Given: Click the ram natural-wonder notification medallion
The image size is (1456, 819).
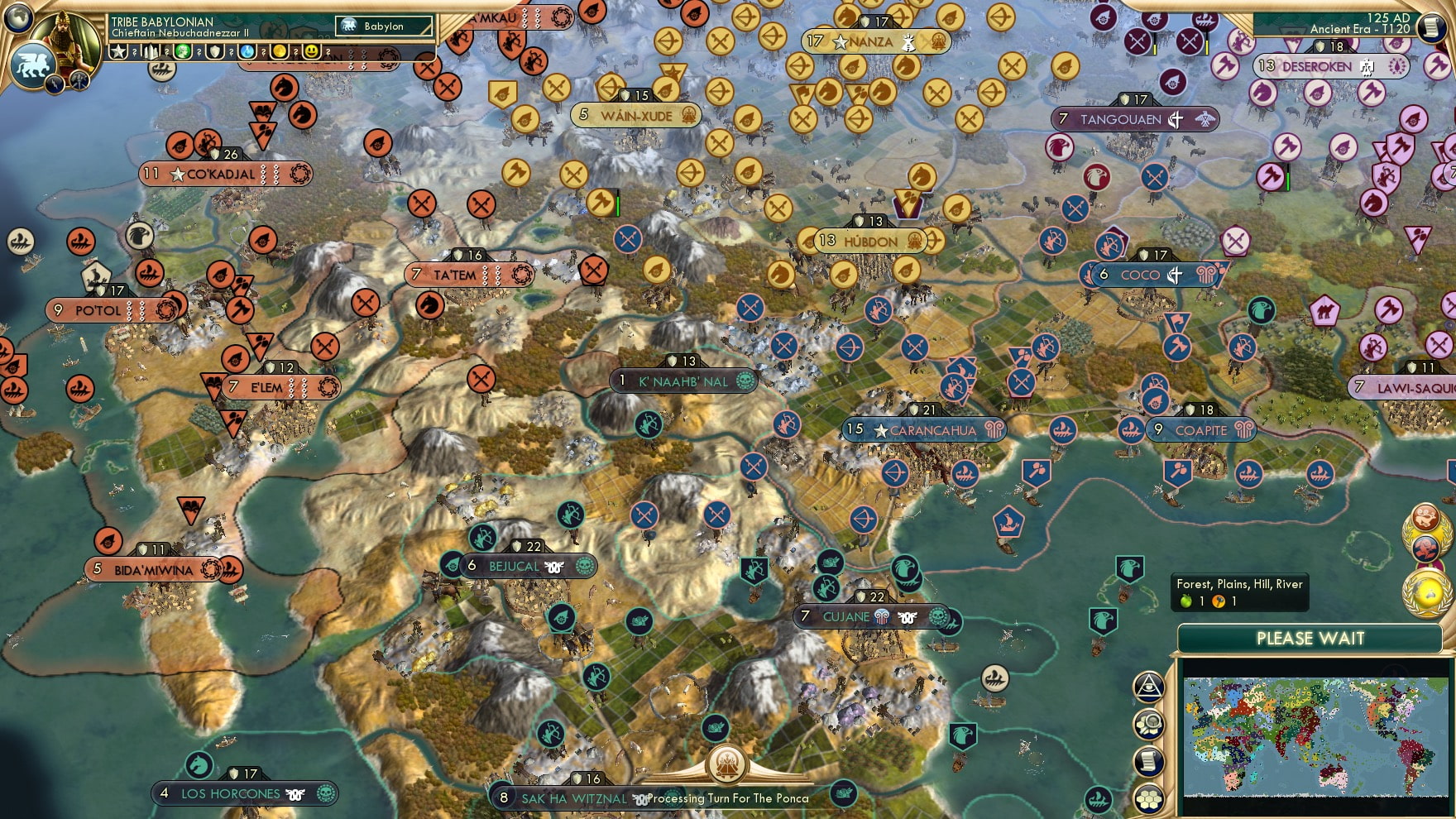Looking at the screenshot, I should (1425, 517).
